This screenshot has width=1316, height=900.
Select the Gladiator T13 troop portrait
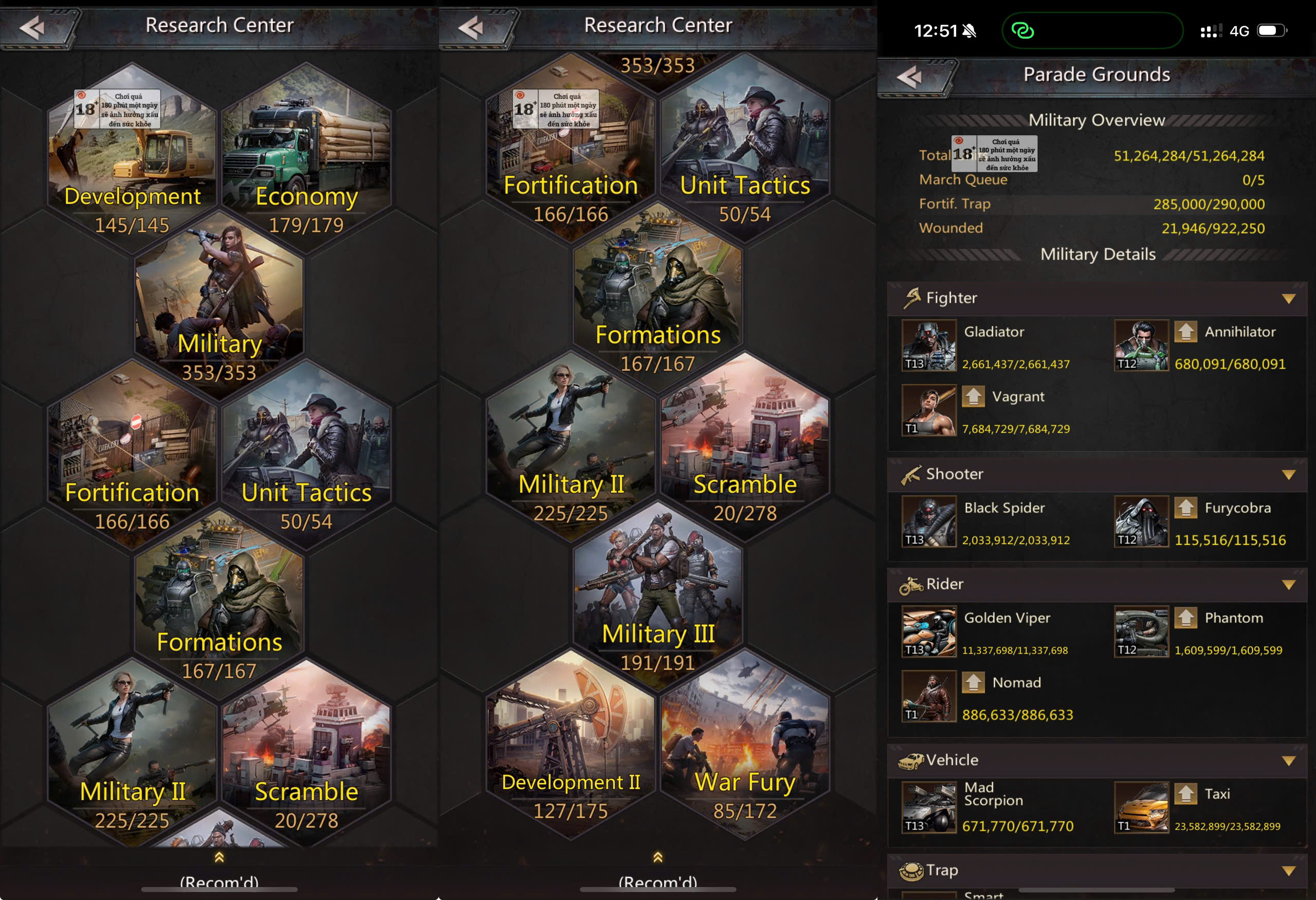[x=929, y=346]
